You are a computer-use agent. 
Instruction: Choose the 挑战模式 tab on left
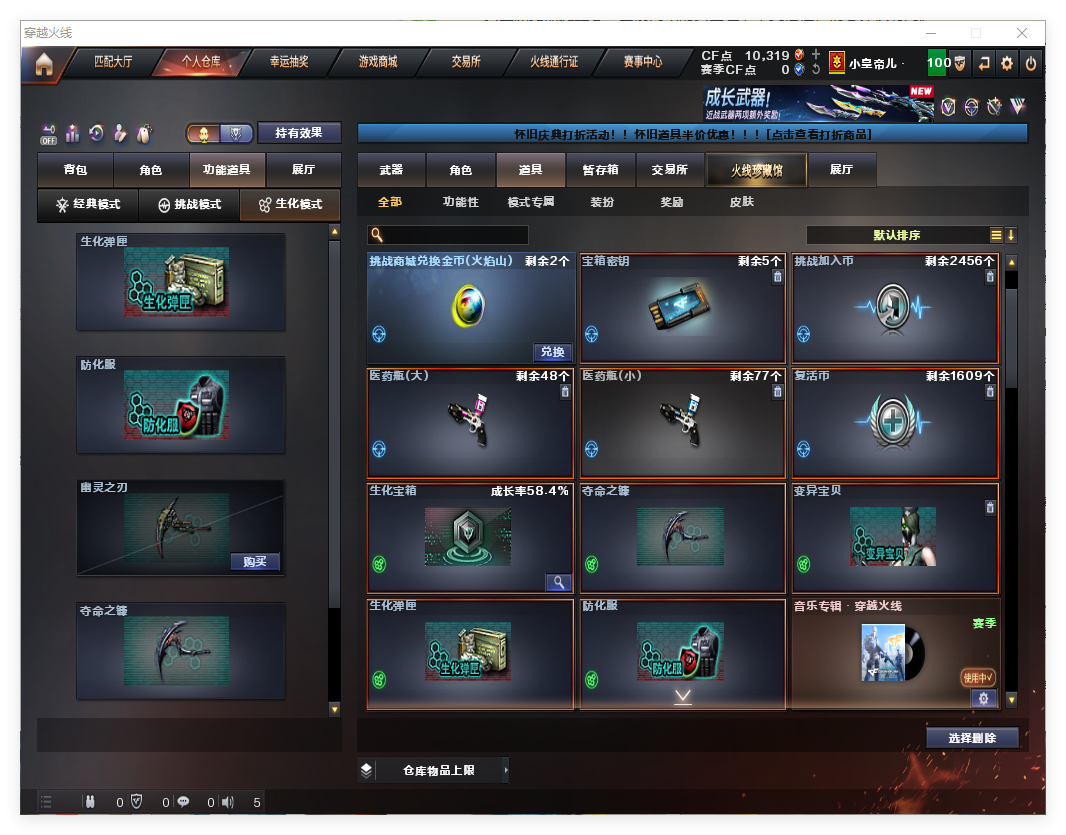[x=189, y=204]
